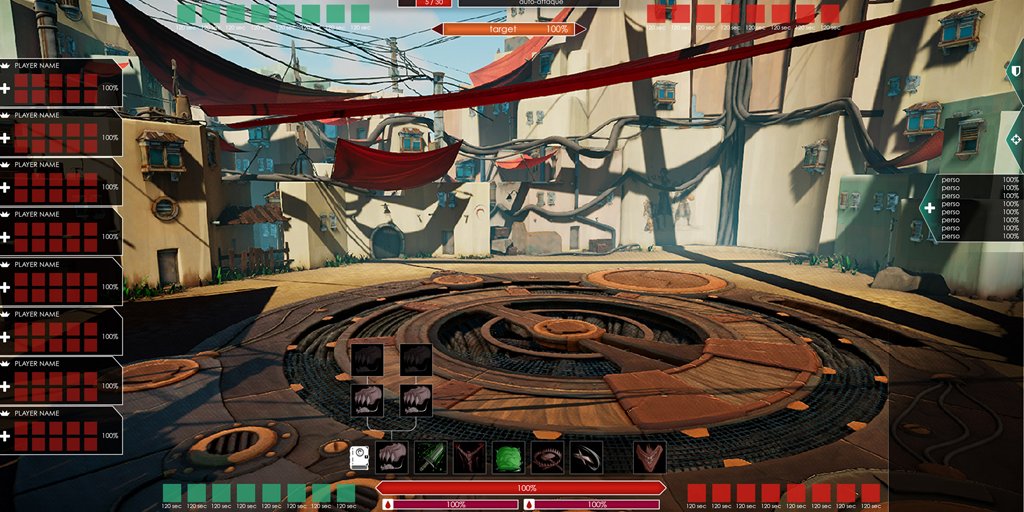Trigger the spiked trap ability
The width and height of the screenshot is (1024, 512).
coord(547,458)
